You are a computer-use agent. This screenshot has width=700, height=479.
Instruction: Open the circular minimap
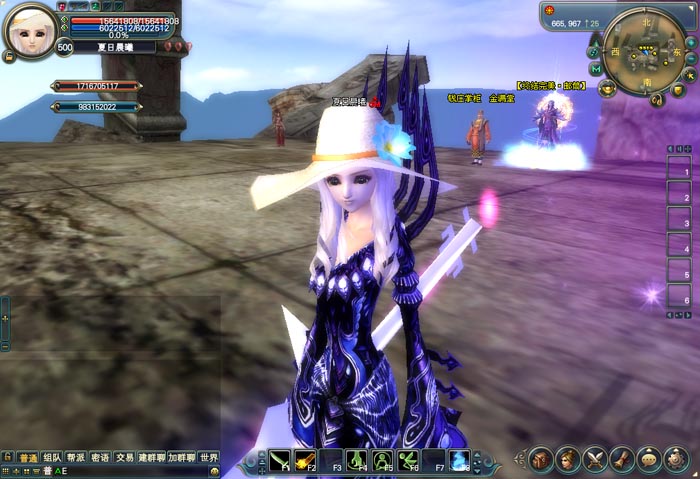pos(644,52)
